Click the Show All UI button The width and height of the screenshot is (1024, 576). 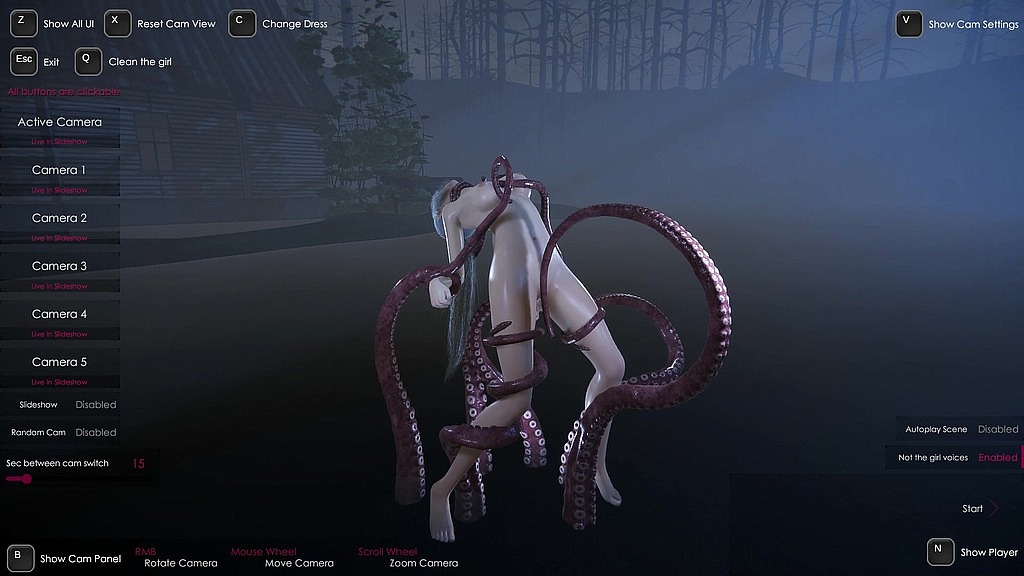pyautogui.click(x=24, y=23)
